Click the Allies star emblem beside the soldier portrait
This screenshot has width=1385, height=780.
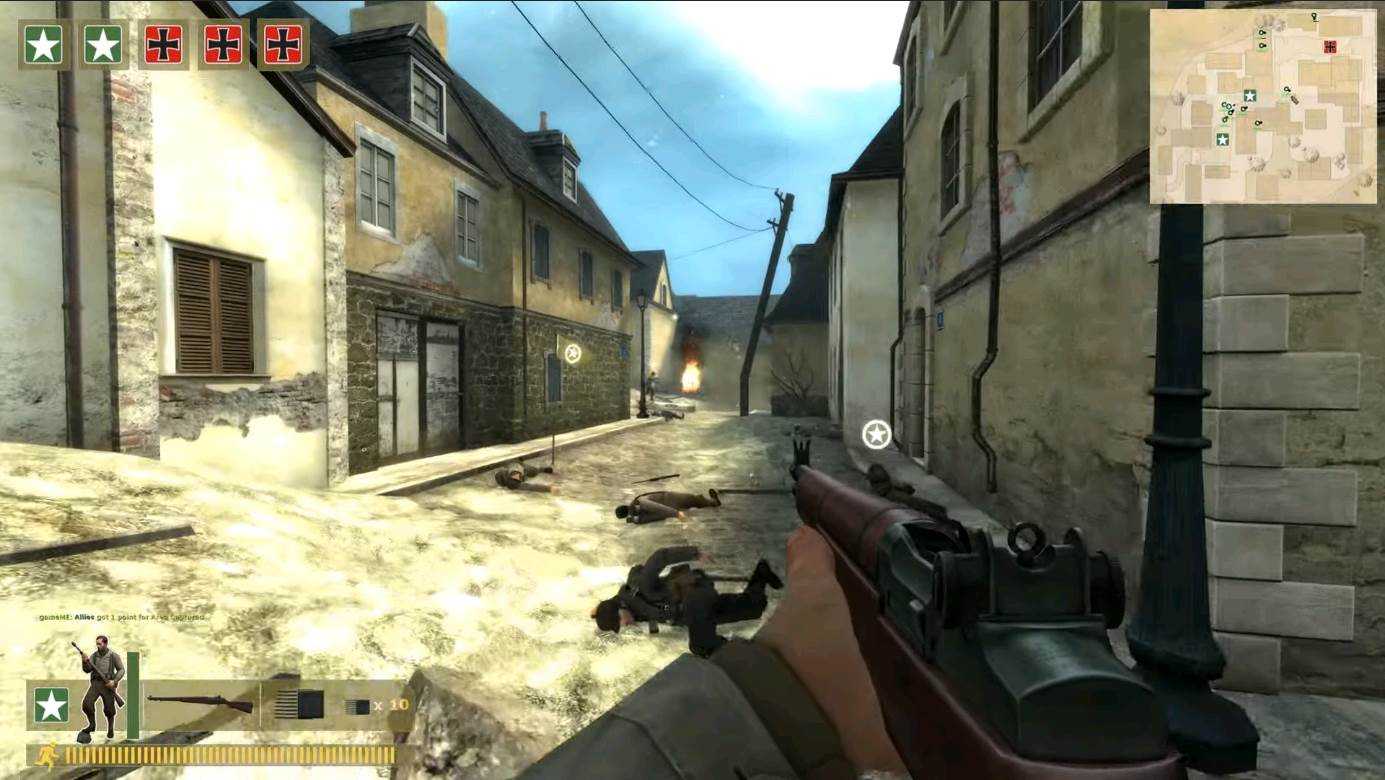tap(51, 705)
